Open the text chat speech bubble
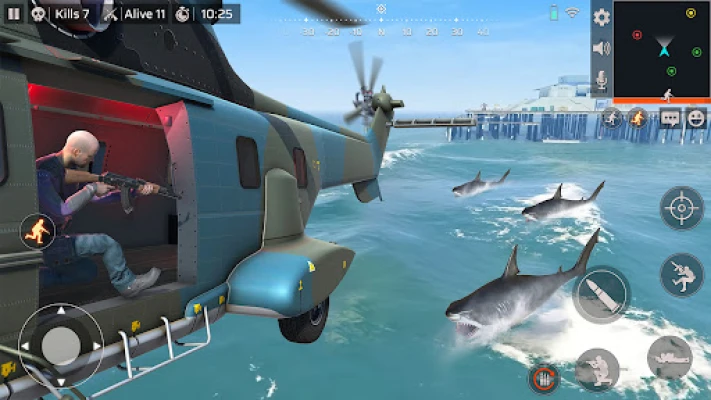Screen dimensions: 711x400 [669, 118]
